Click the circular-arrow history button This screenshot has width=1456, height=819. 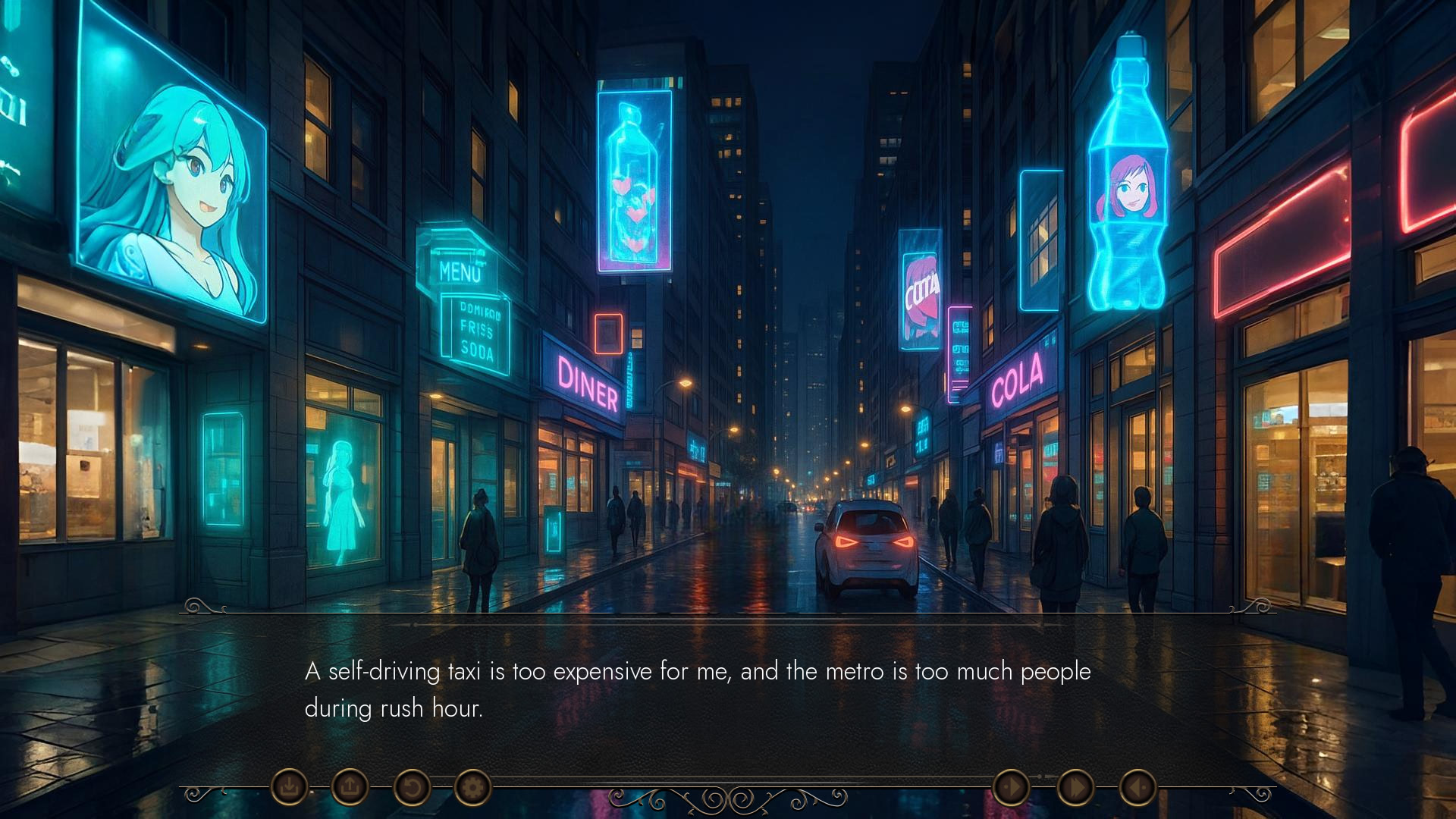[x=411, y=787]
